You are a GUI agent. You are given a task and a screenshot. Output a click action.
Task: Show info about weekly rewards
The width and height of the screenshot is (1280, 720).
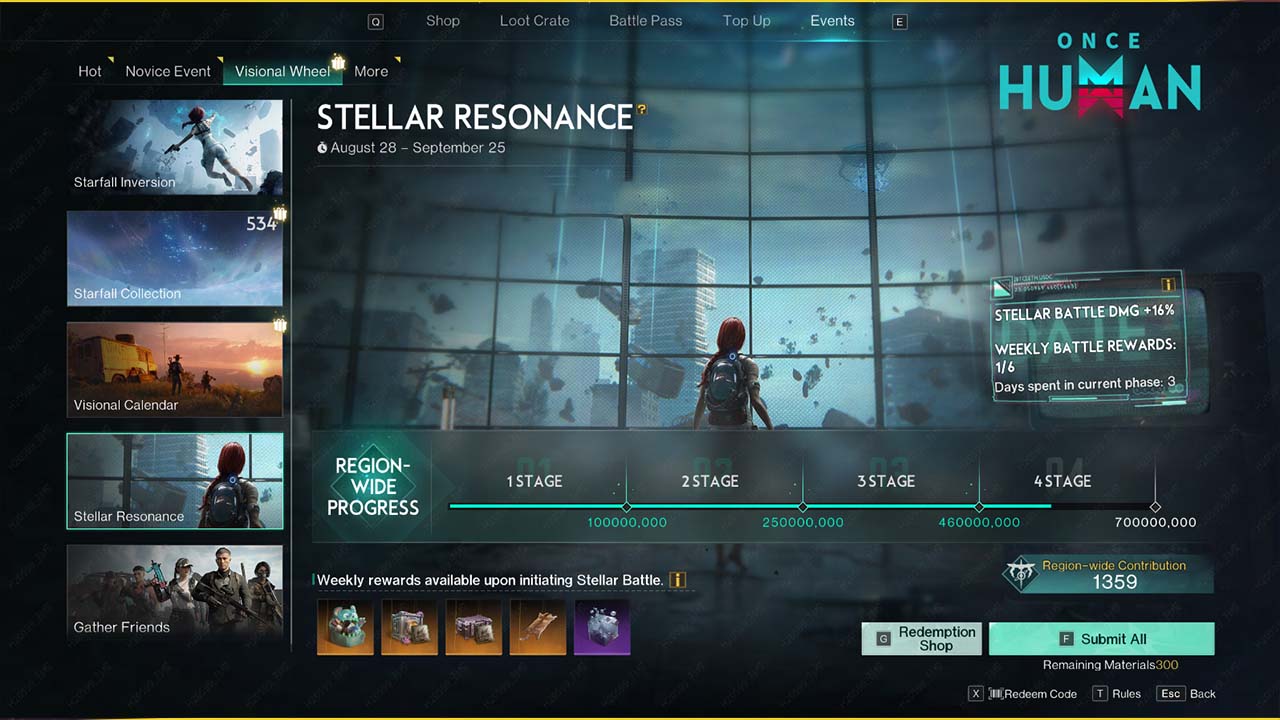coord(677,580)
